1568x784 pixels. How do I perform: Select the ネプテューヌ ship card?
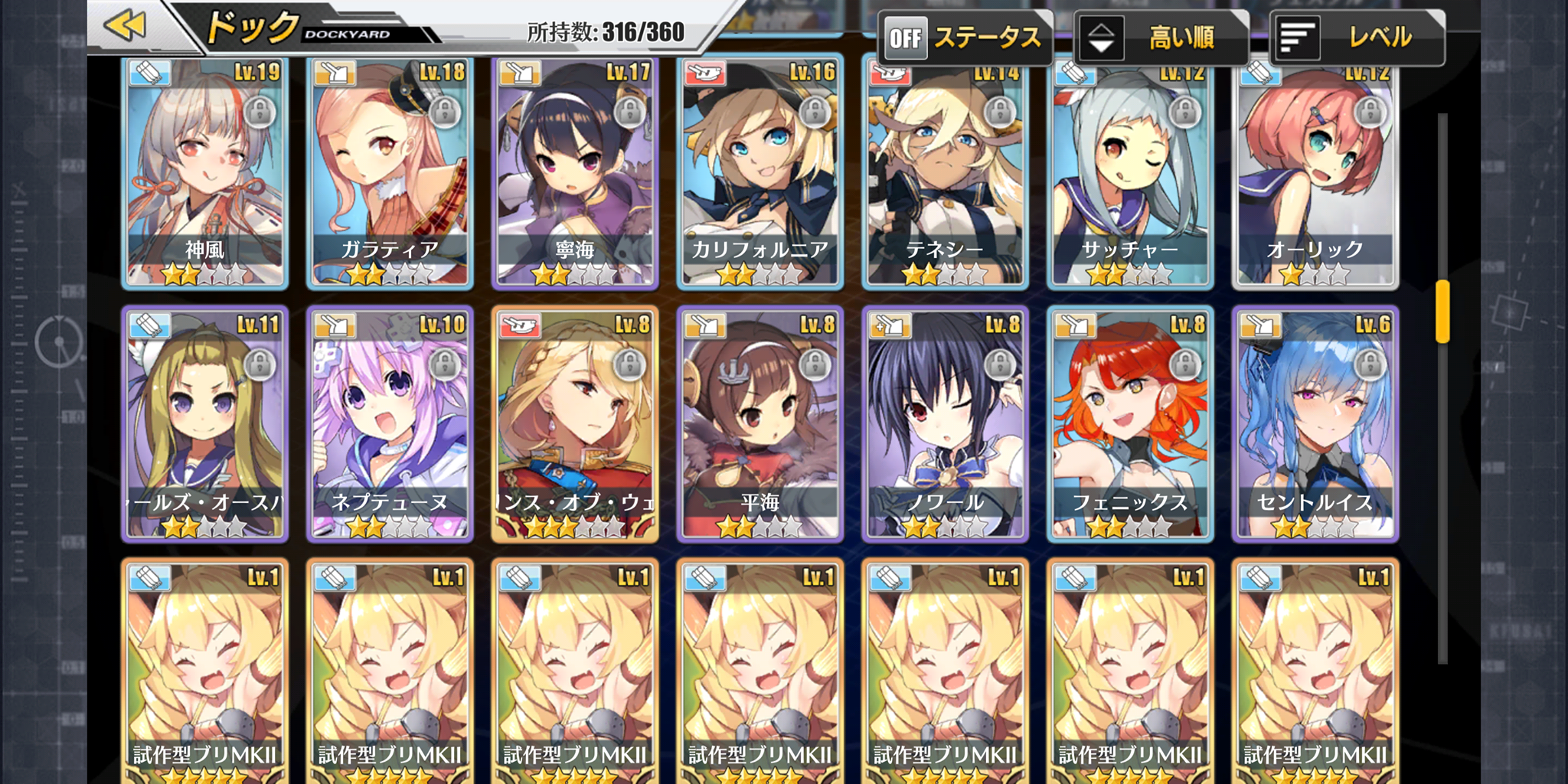click(x=390, y=425)
